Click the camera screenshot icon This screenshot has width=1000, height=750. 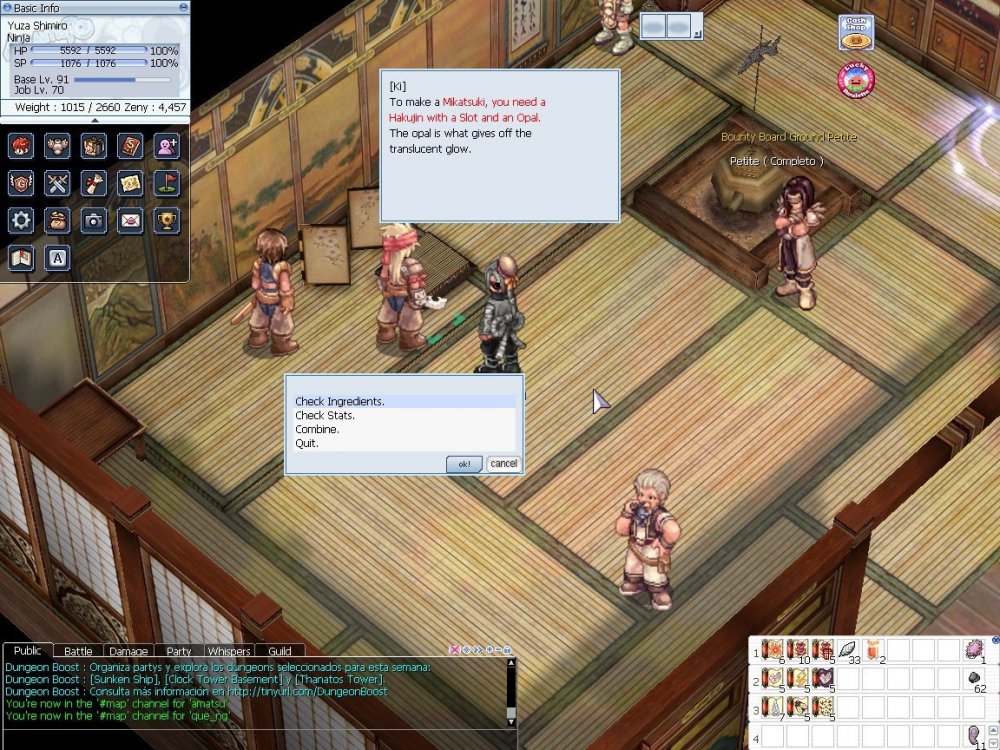(x=94, y=220)
